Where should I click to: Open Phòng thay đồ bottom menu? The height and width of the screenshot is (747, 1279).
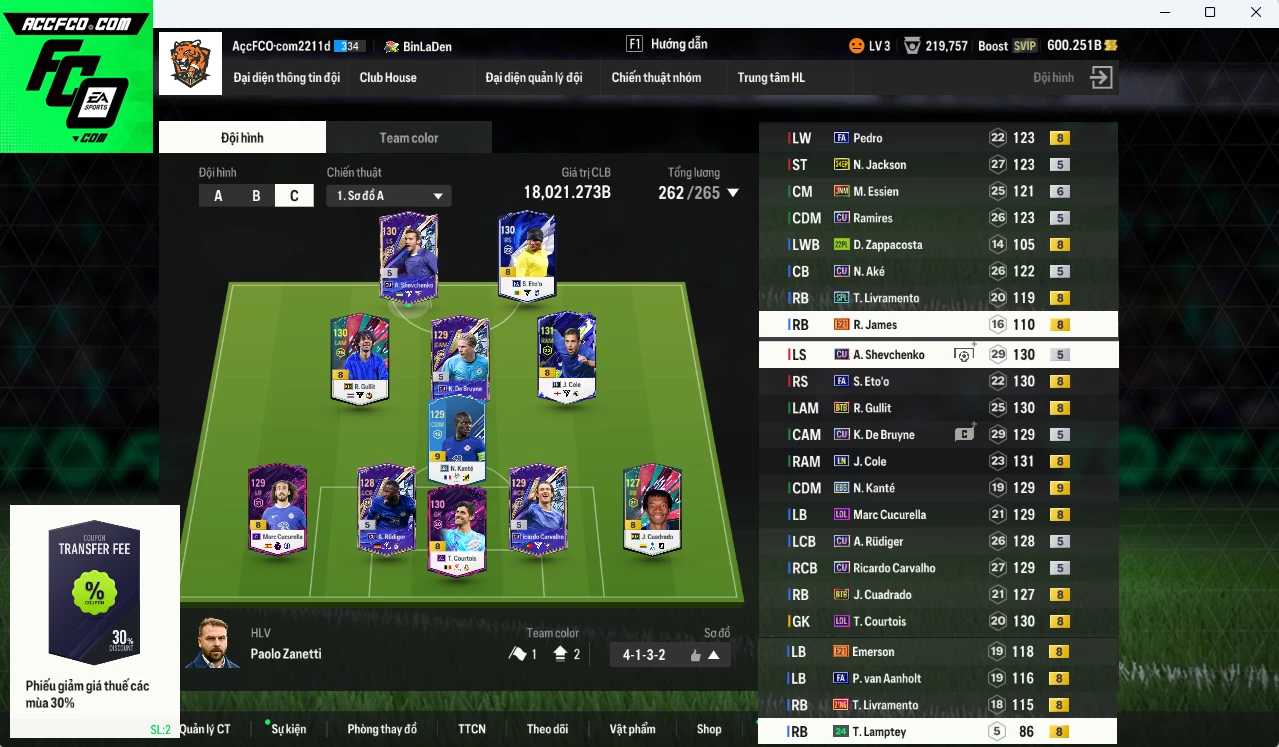pos(382,729)
